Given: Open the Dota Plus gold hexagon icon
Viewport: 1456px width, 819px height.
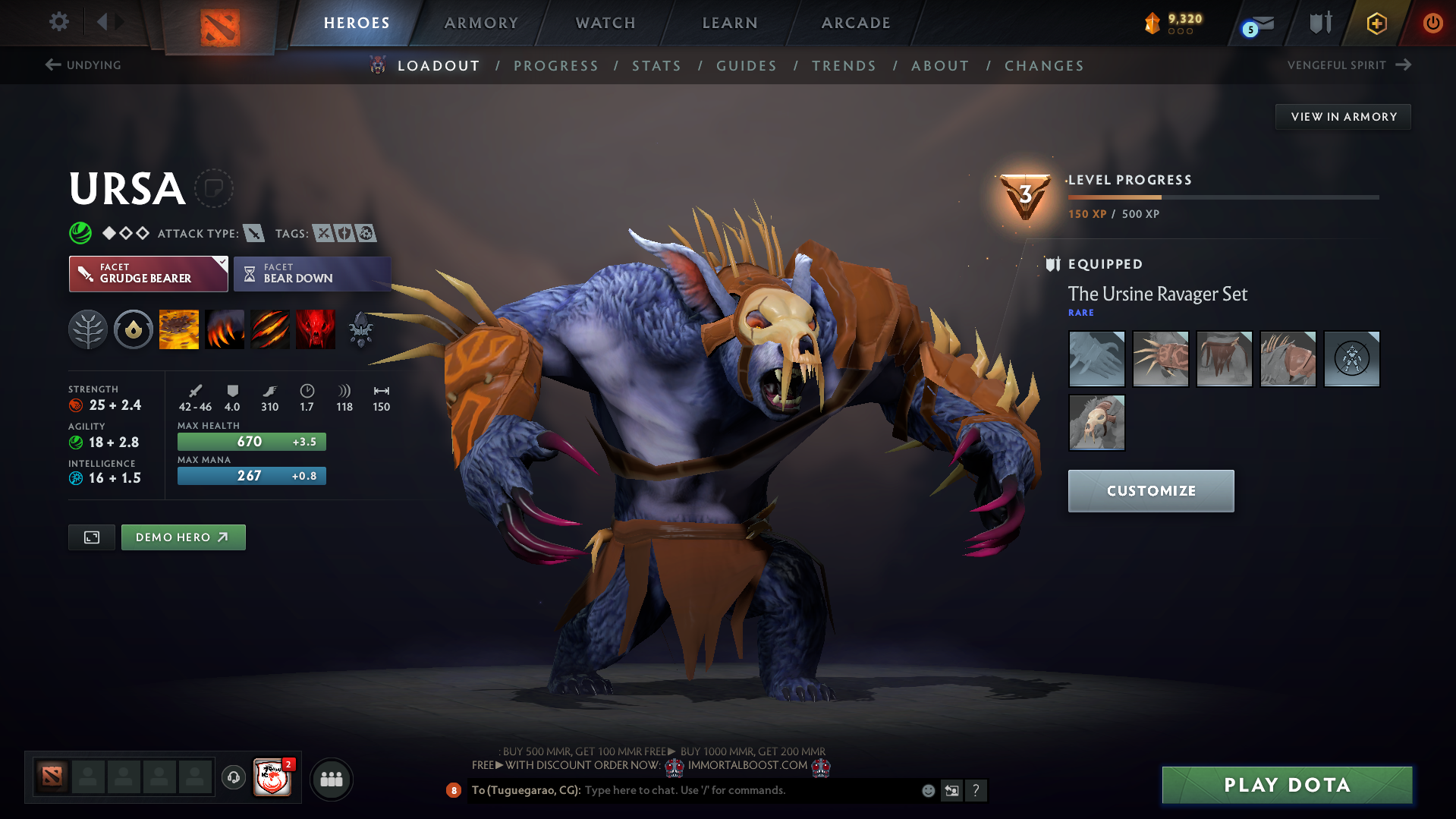Looking at the screenshot, I should [1376, 23].
